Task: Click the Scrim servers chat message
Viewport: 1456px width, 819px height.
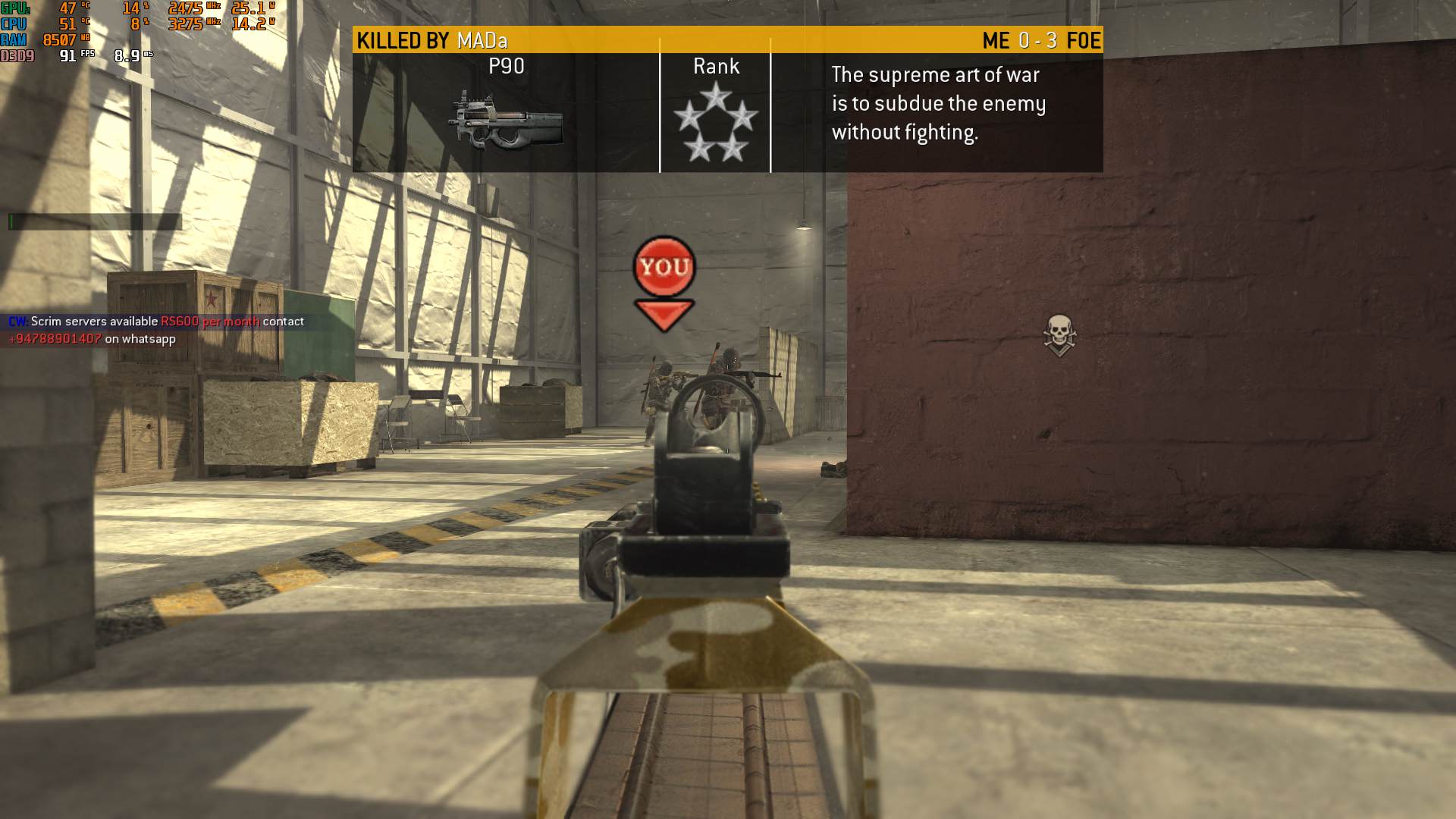Action: point(156,330)
